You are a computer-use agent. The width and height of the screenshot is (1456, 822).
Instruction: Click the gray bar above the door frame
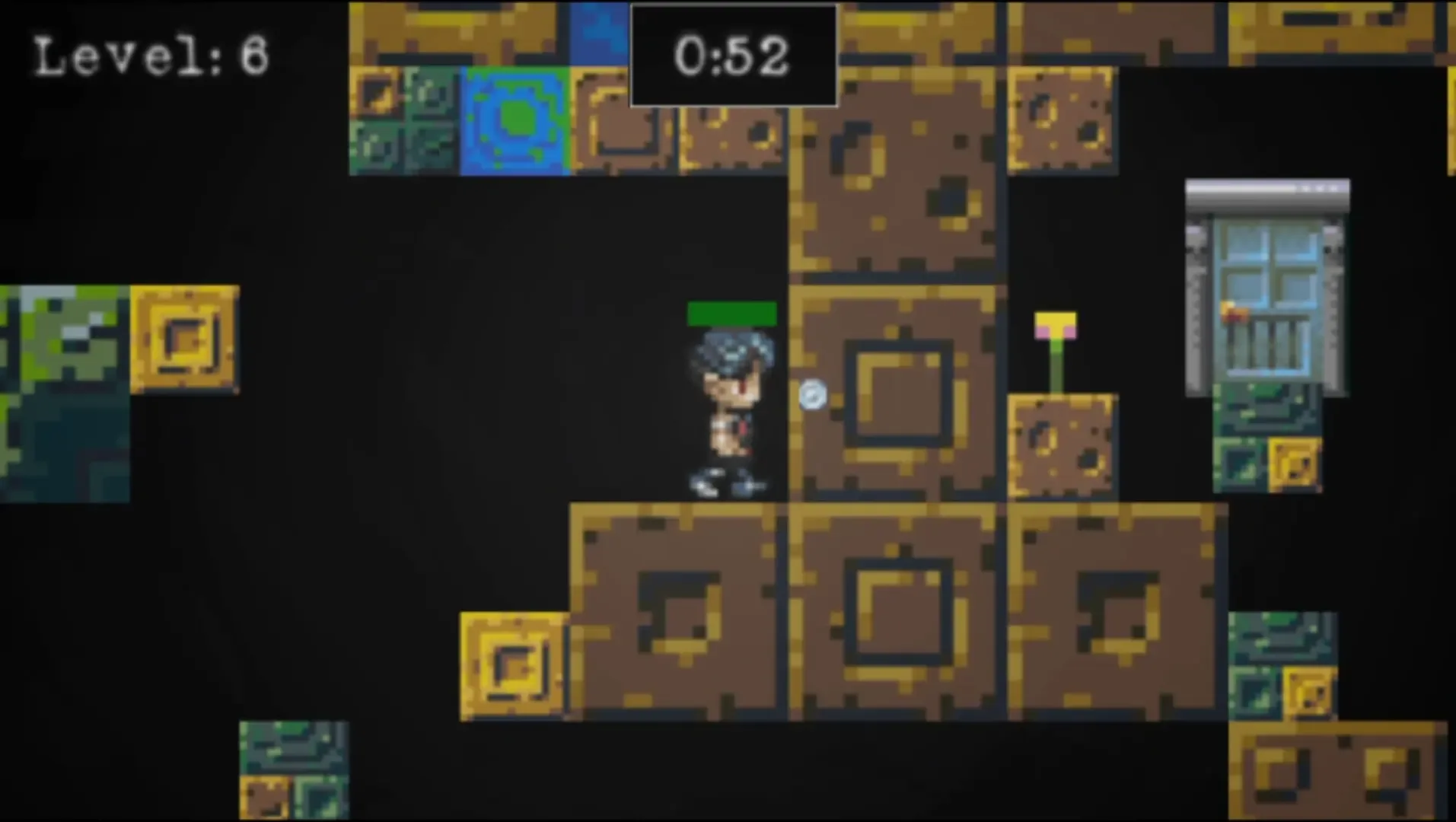click(1266, 194)
